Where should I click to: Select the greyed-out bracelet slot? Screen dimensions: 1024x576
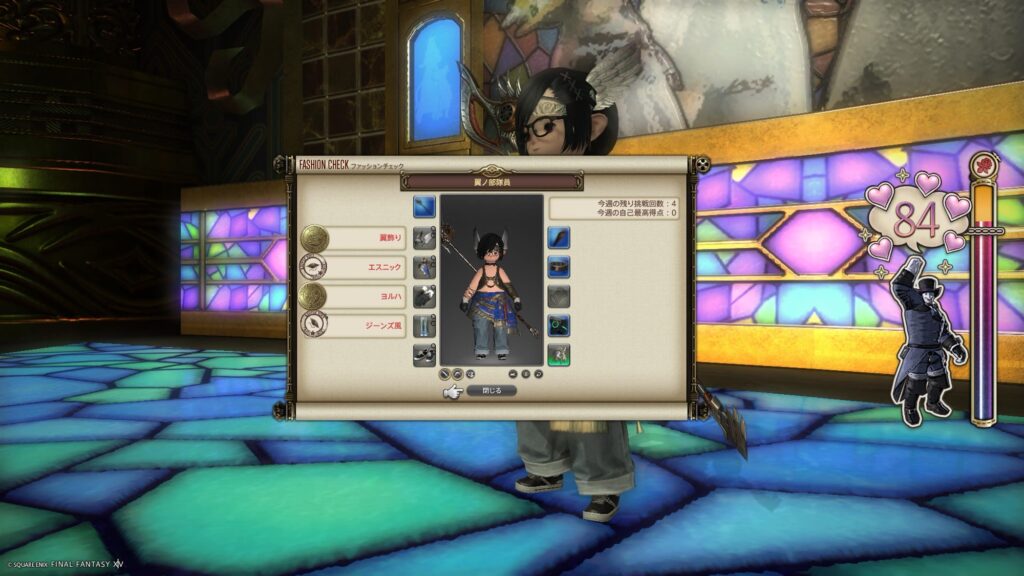pos(559,296)
